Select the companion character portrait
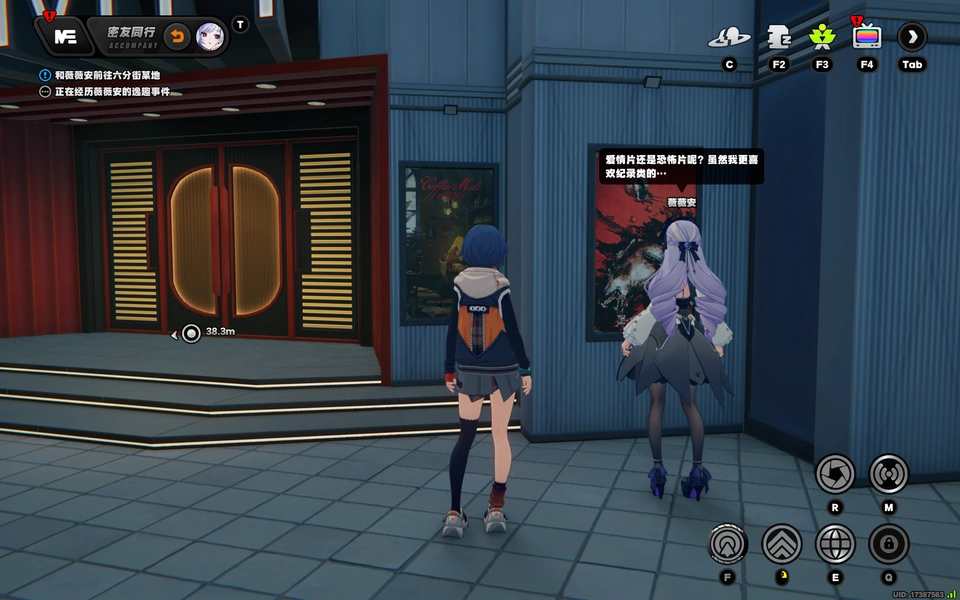Image resolution: width=960 pixels, height=600 pixels. coord(209,37)
